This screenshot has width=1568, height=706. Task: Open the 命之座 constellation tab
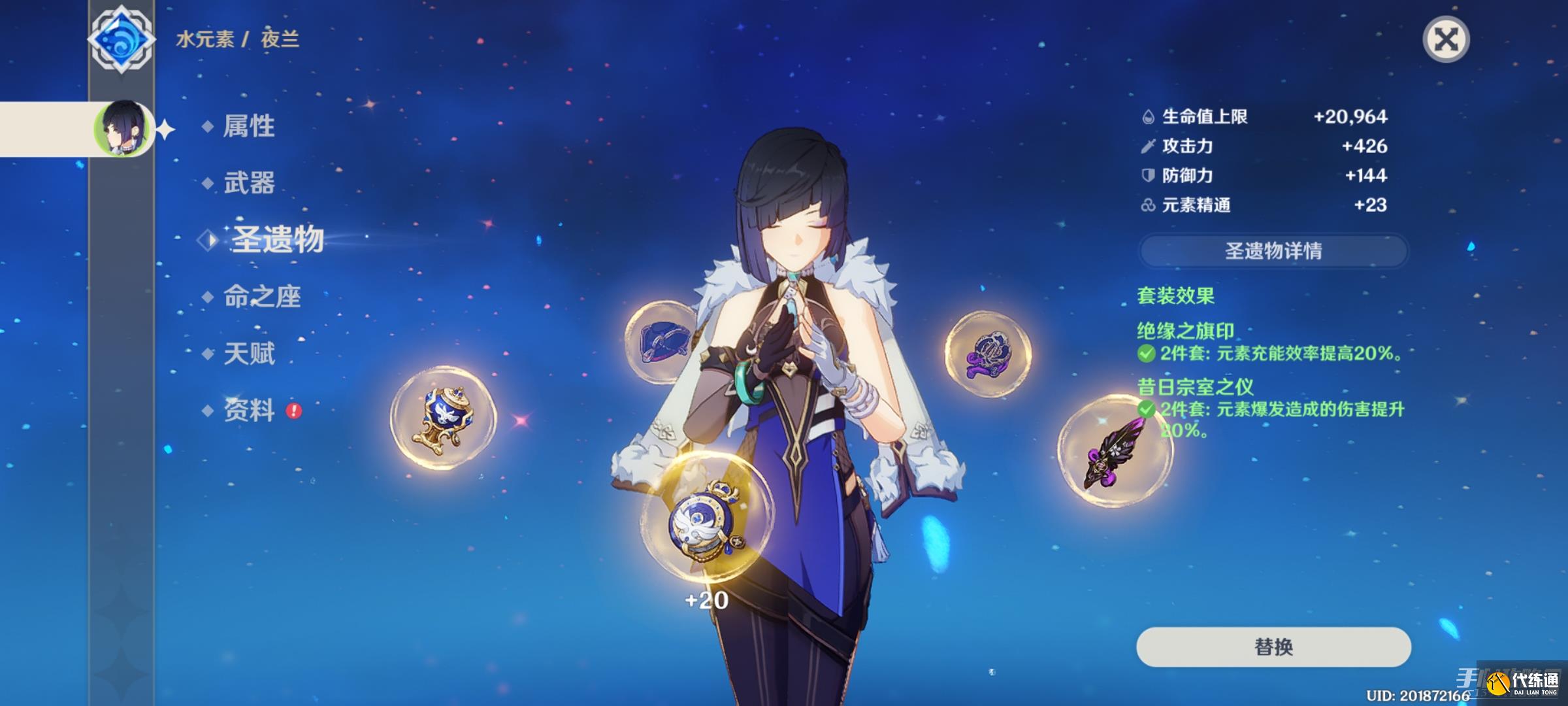point(261,297)
